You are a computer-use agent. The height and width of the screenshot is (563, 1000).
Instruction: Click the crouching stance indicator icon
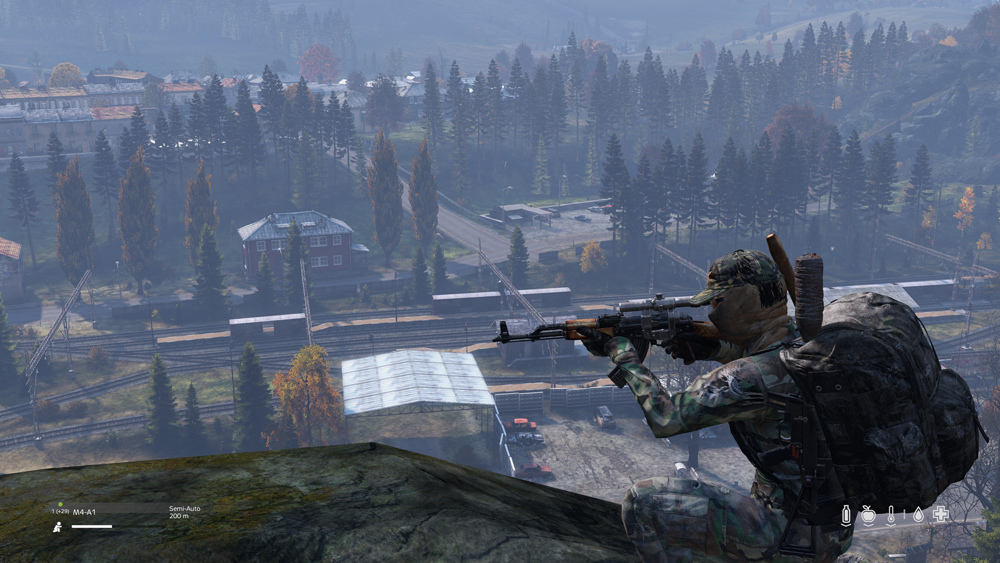58,526
